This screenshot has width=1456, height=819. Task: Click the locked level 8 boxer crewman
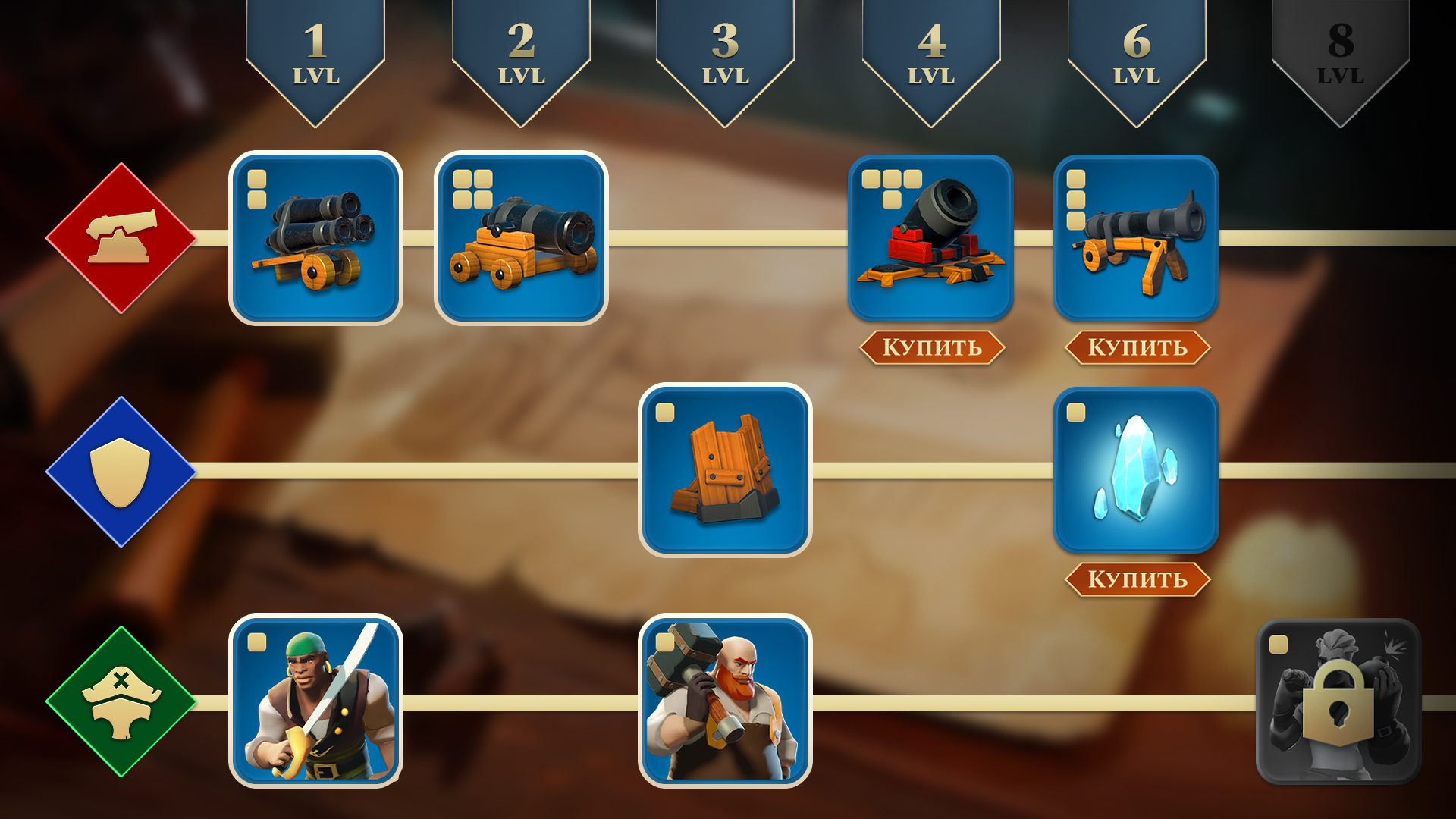1338,701
